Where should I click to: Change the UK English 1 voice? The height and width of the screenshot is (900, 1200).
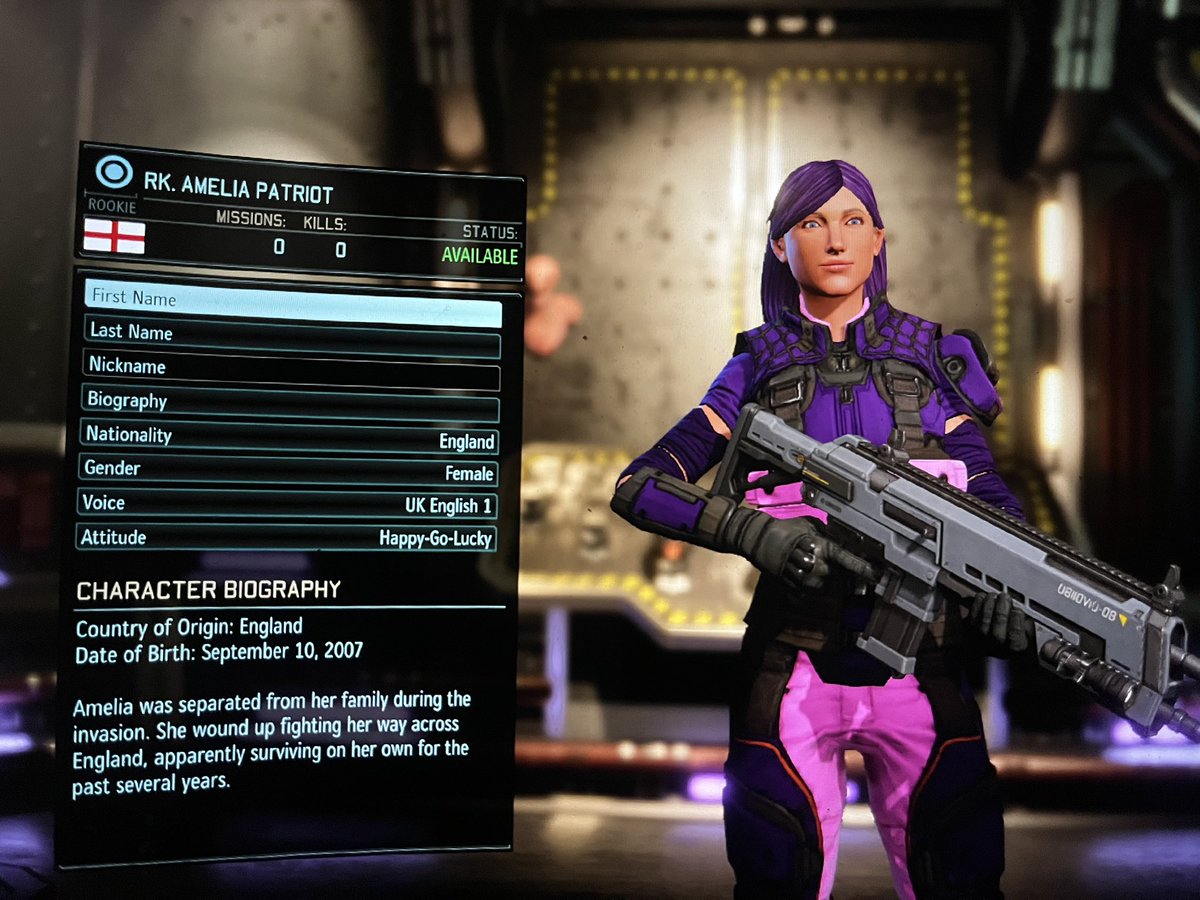point(287,505)
